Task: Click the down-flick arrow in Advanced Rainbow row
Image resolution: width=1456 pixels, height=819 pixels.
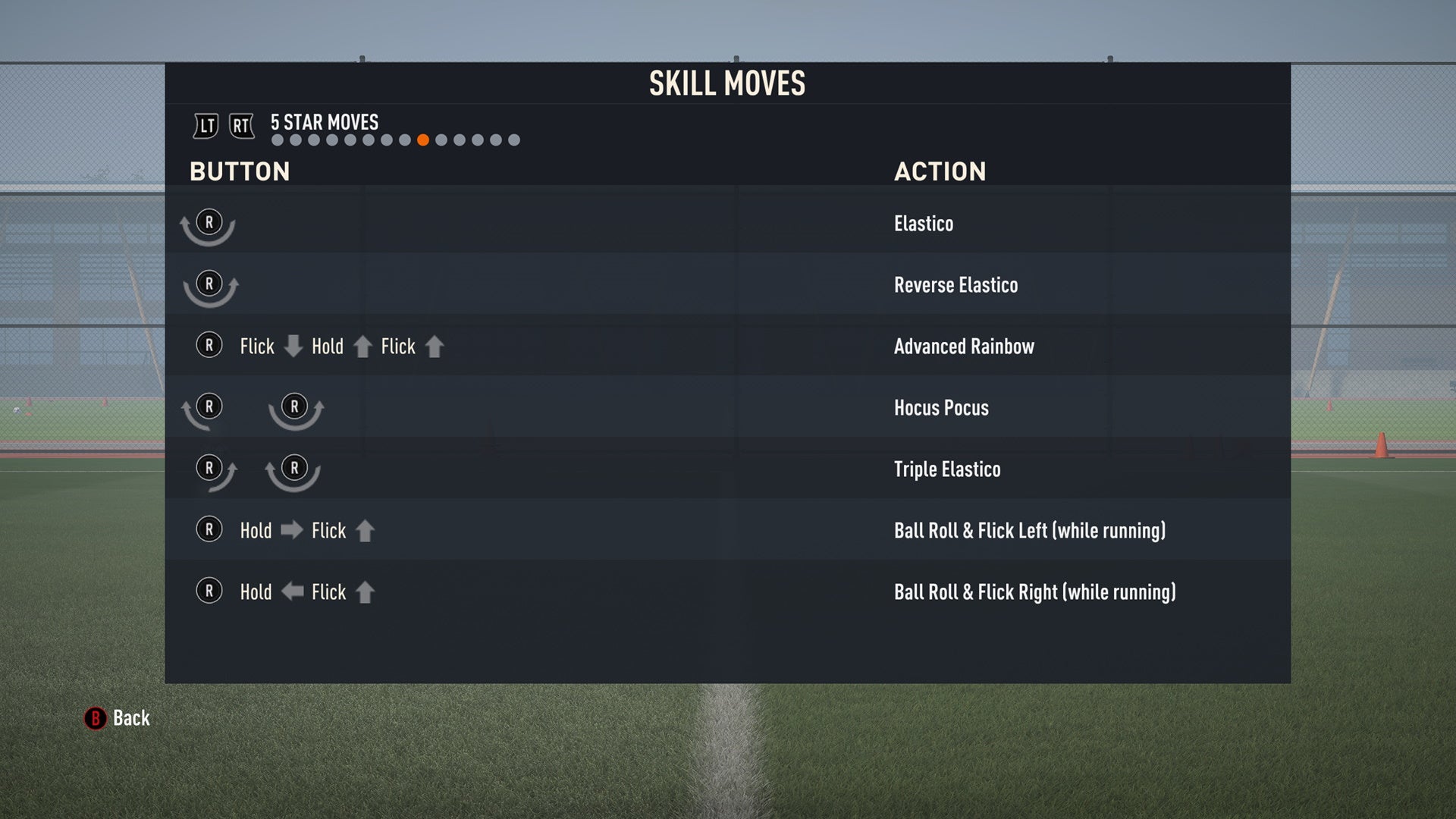Action: [x=292, y=347]
